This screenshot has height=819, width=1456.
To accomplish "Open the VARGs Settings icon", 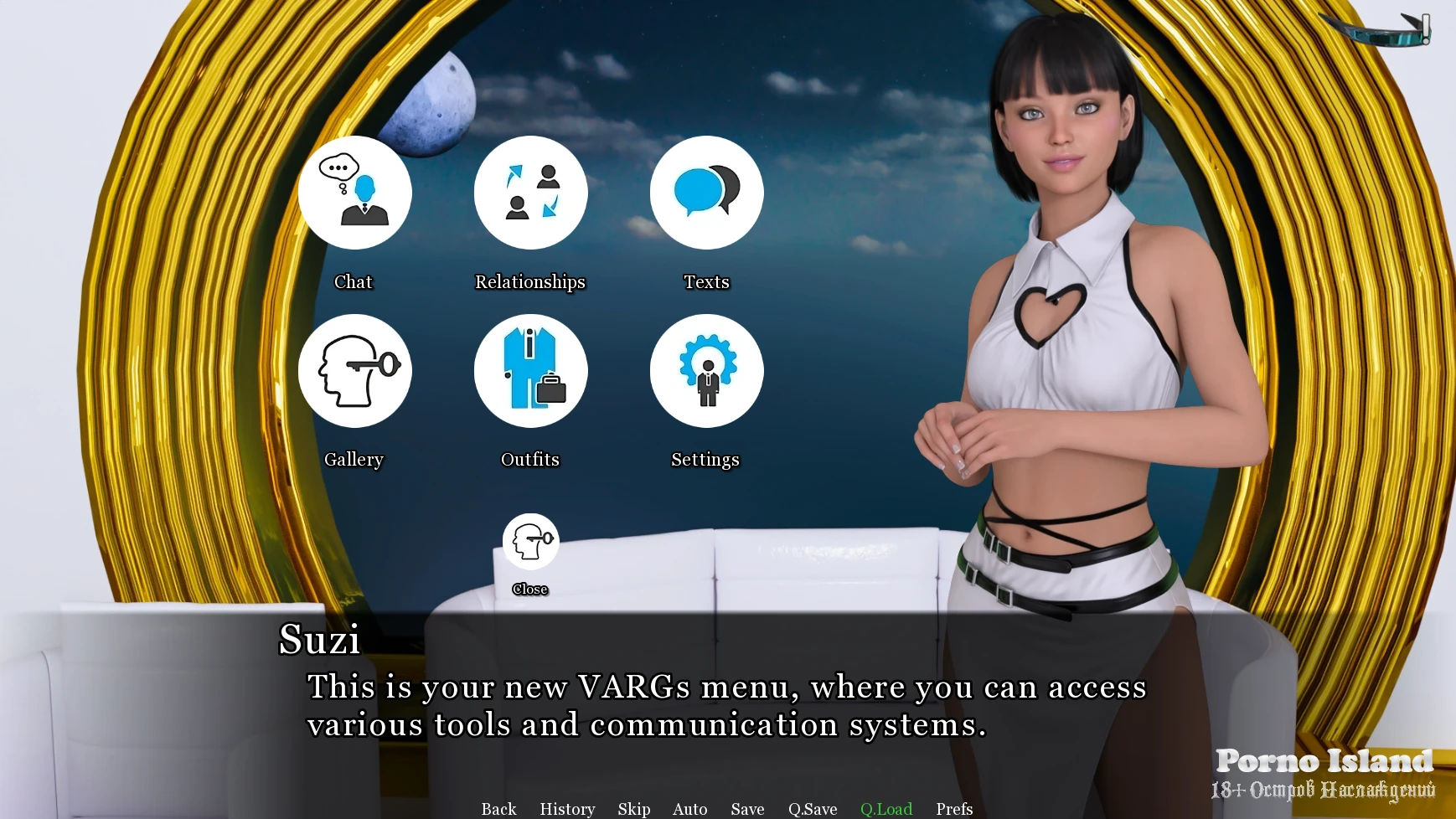I will click(x=706, y=371).
